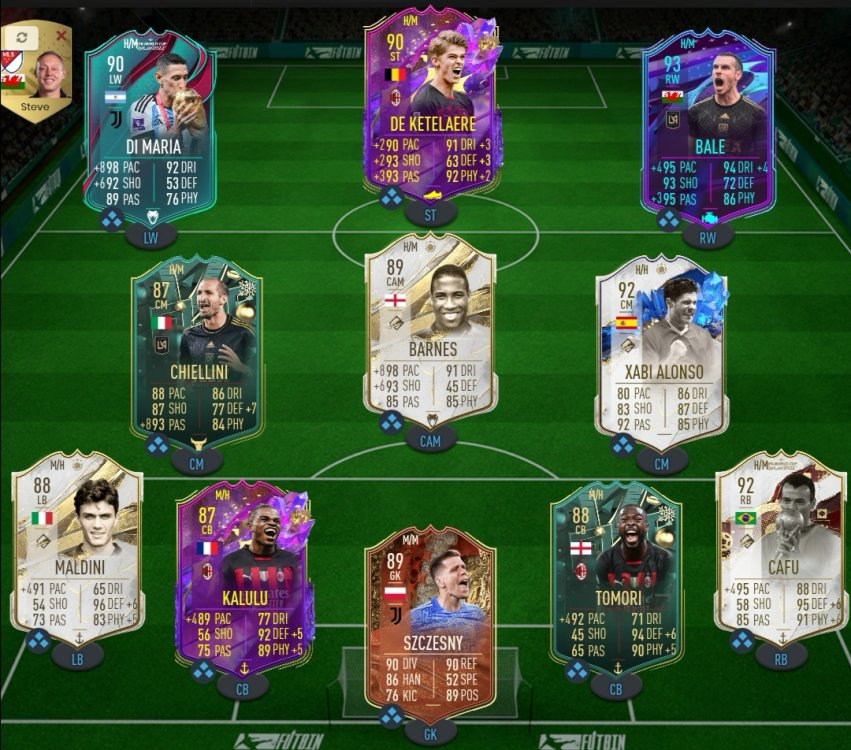Screen dimensions: 851x750
Task: Remove manager Steve with the red X
Action: (x=61, y=36)
